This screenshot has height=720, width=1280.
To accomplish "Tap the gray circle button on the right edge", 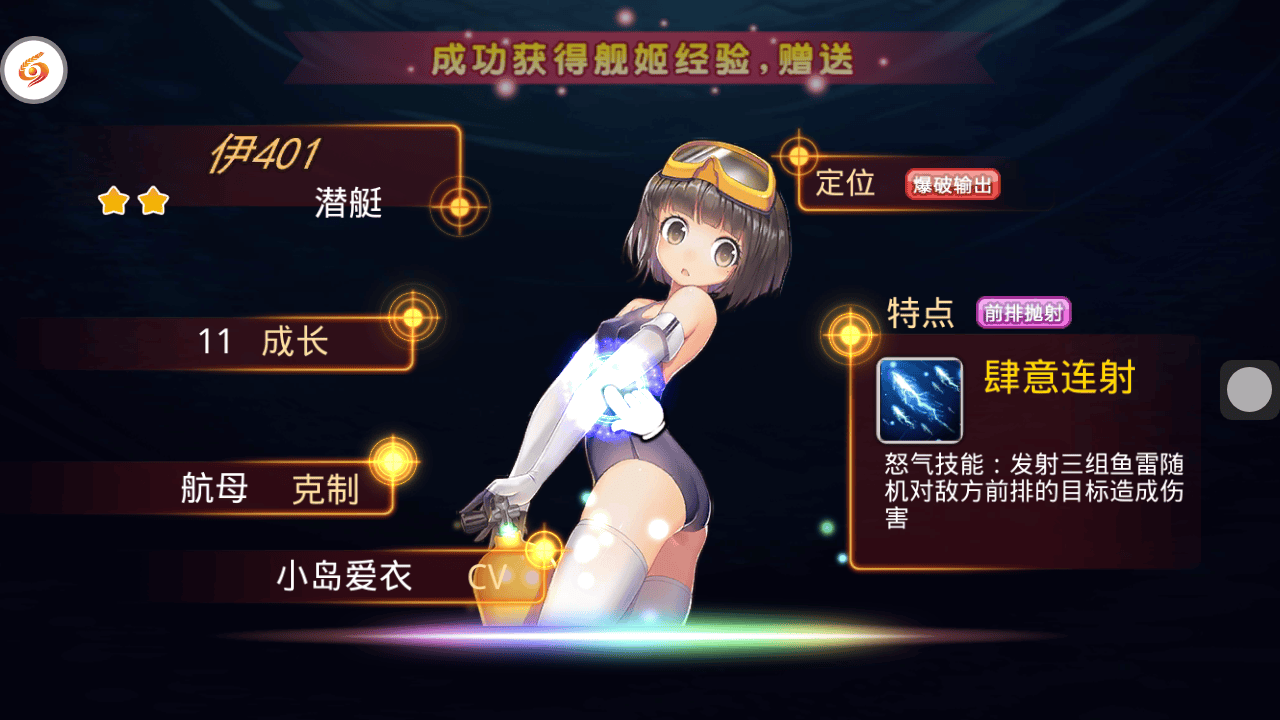I will pyautogui.click(x=1247, y=389).
